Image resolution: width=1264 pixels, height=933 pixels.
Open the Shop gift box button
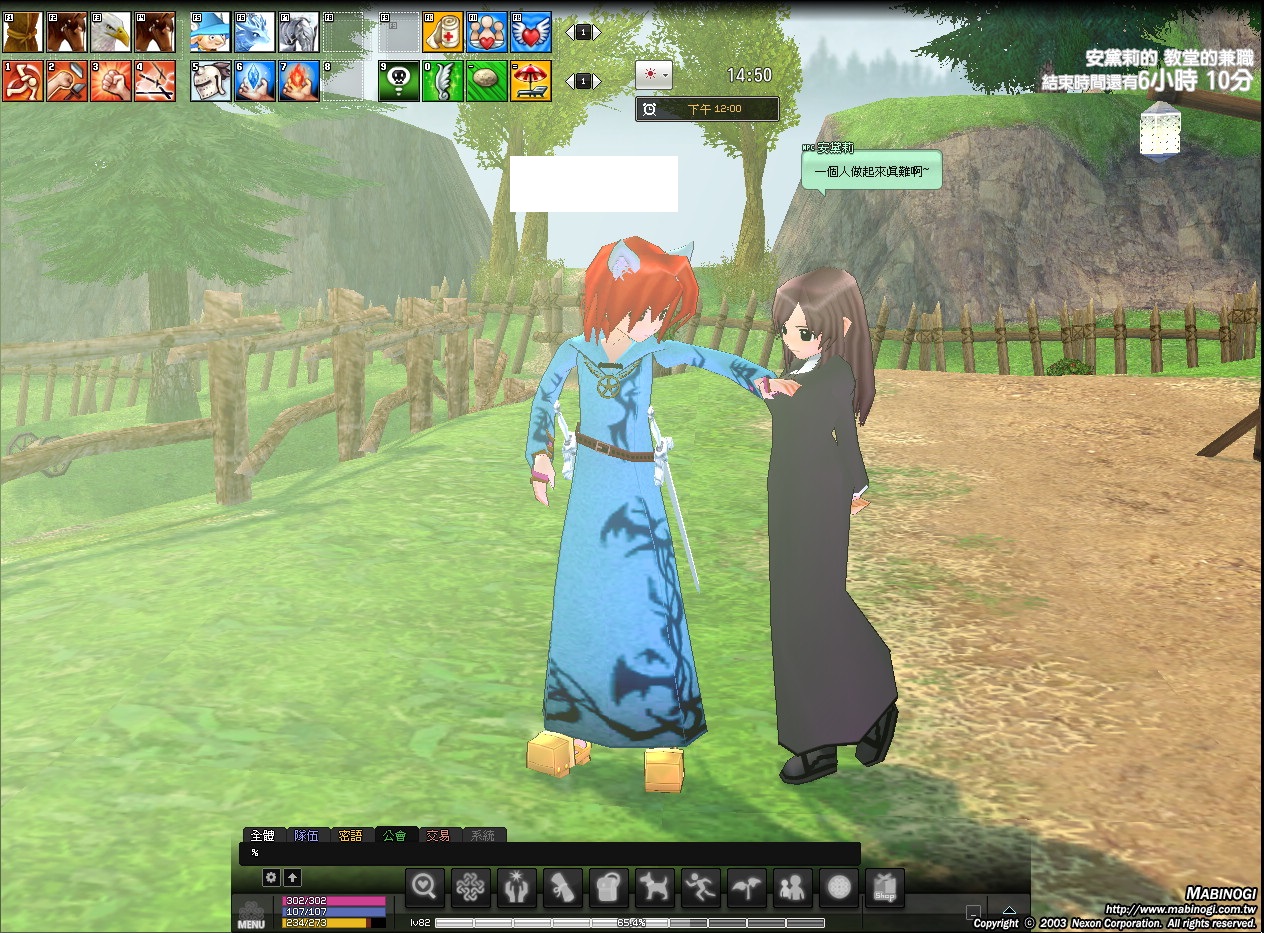[884, 887]
